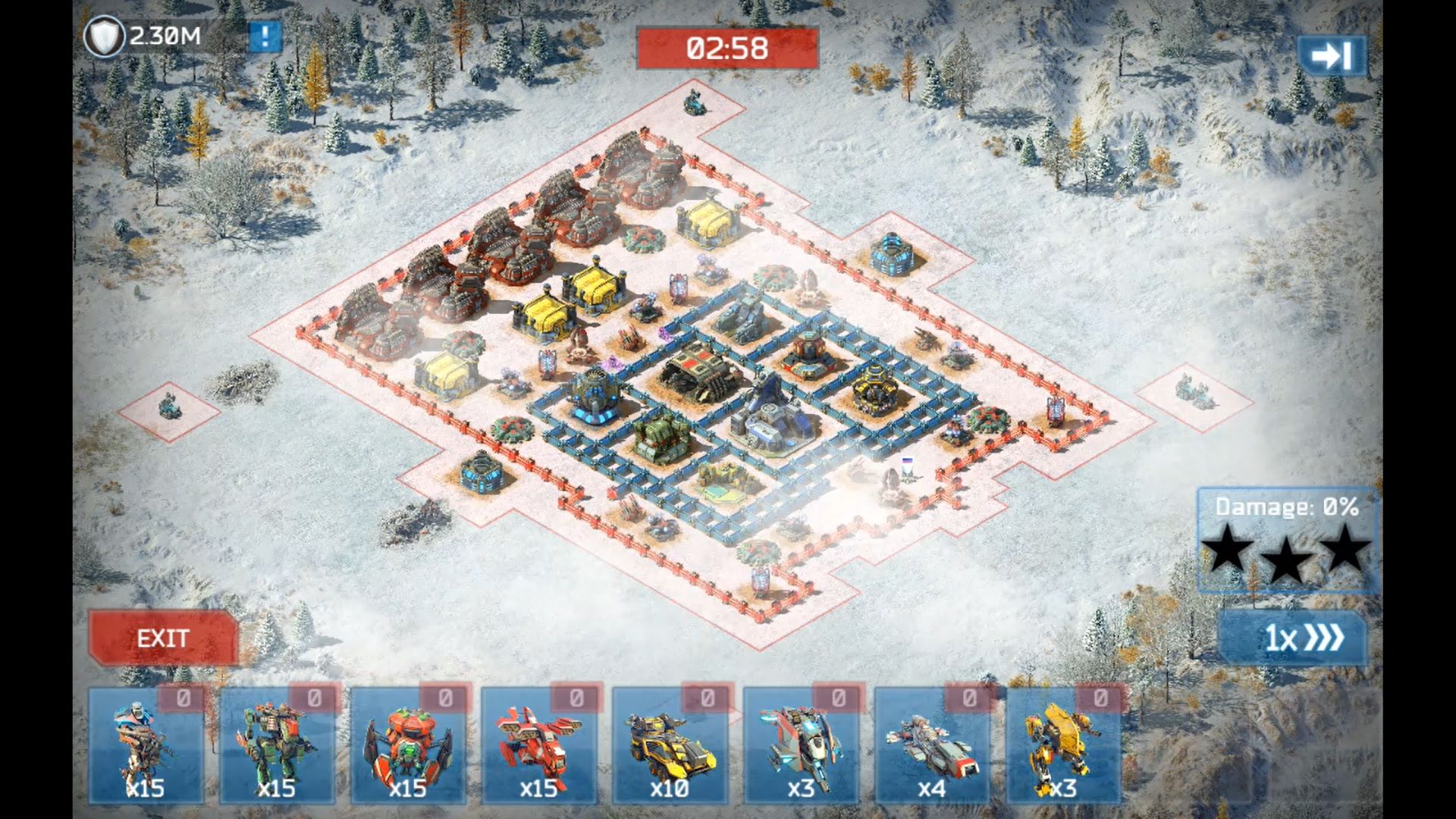This screenshot has height=819, width=1456.
Task: Choose the x3 hover gunship unit card
Action: 802,746
